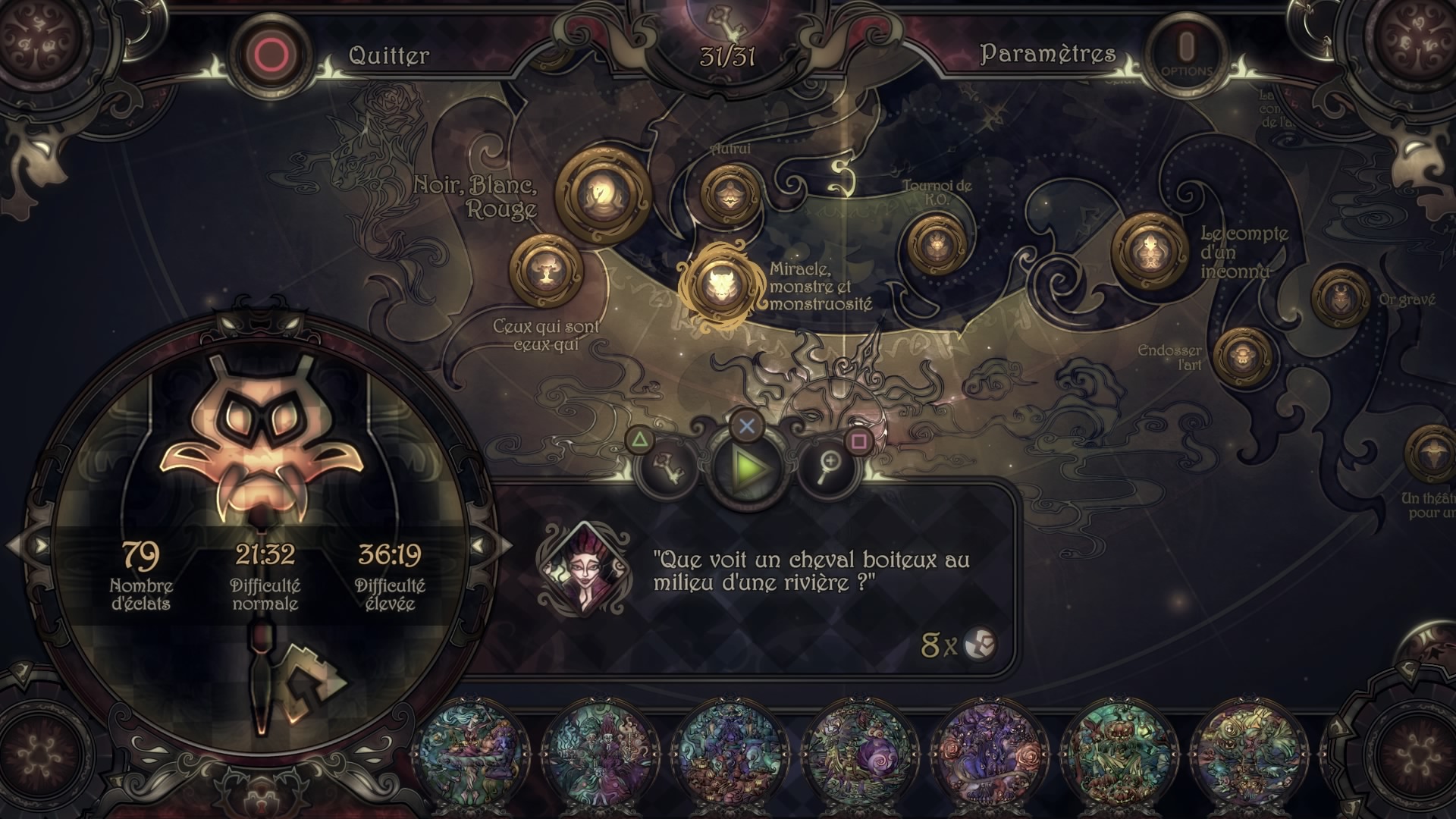The width and height of the screenshot is (1456, 819).
Task: Select the Ceux qui sont ceux qui node
Action: [546, 271]
